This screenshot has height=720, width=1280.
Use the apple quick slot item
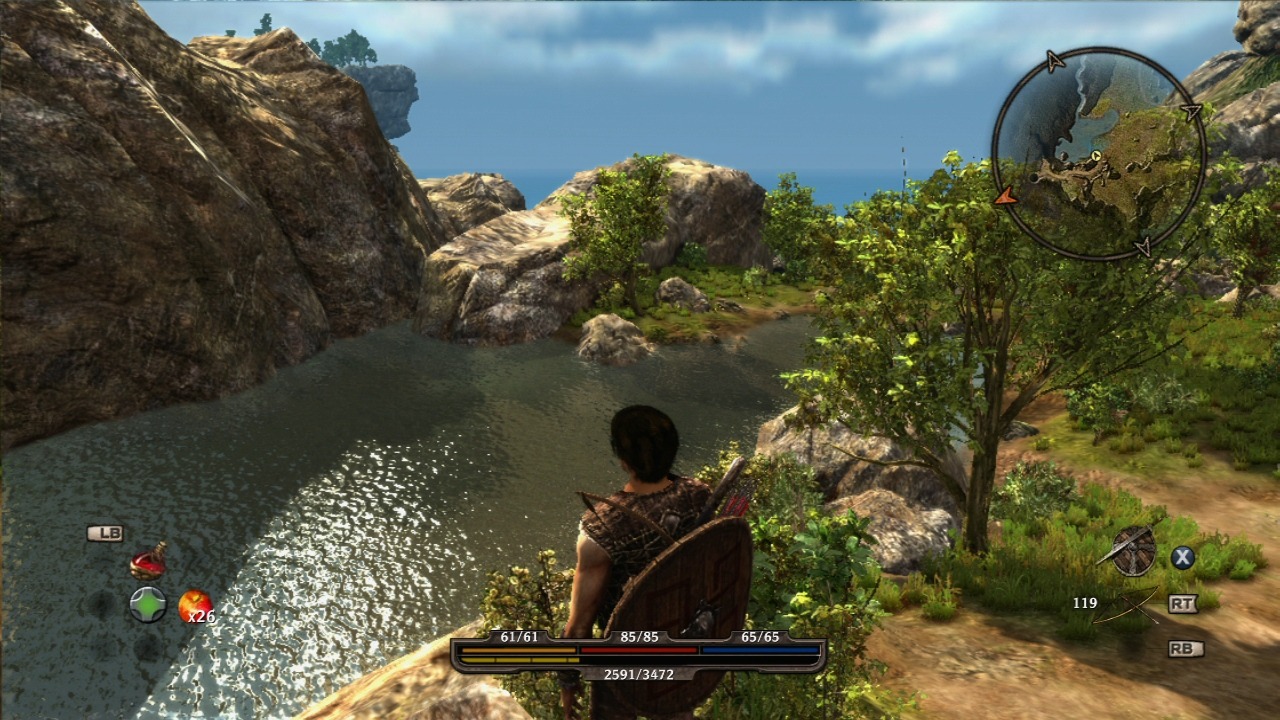194,605
